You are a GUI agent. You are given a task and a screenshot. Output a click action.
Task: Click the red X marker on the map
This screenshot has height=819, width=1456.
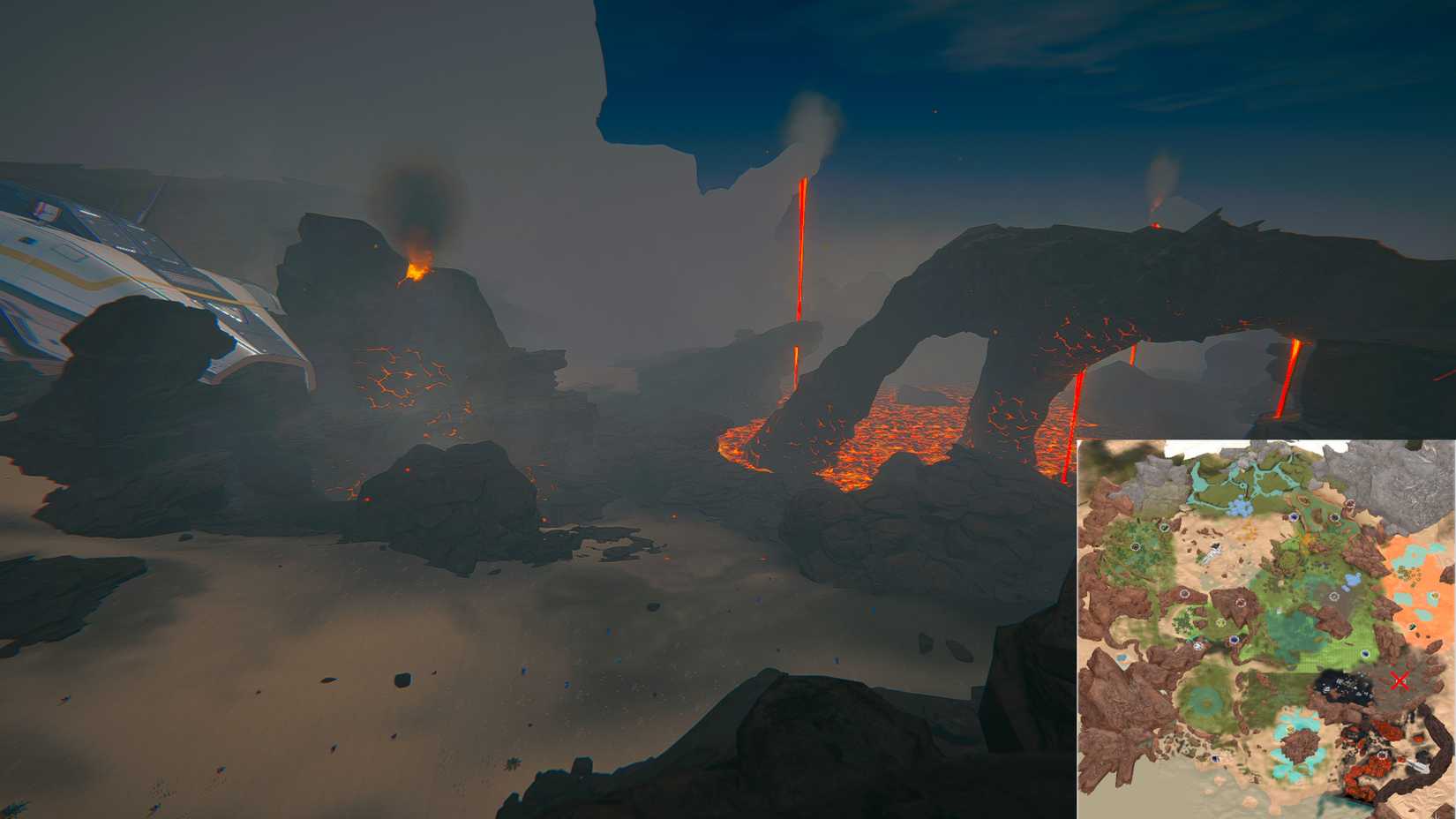(x=1401, y=680)
